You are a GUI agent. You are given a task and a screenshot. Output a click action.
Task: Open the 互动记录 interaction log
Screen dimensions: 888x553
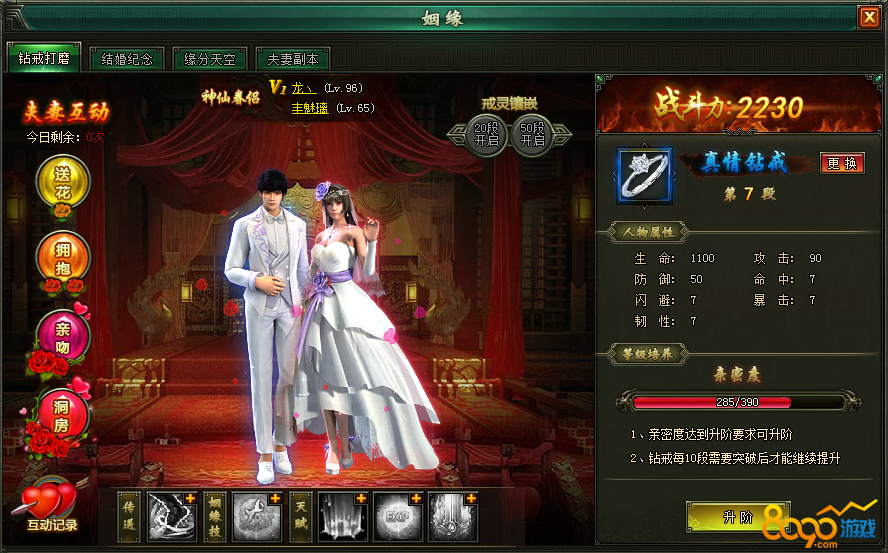(x=51, y=506)
